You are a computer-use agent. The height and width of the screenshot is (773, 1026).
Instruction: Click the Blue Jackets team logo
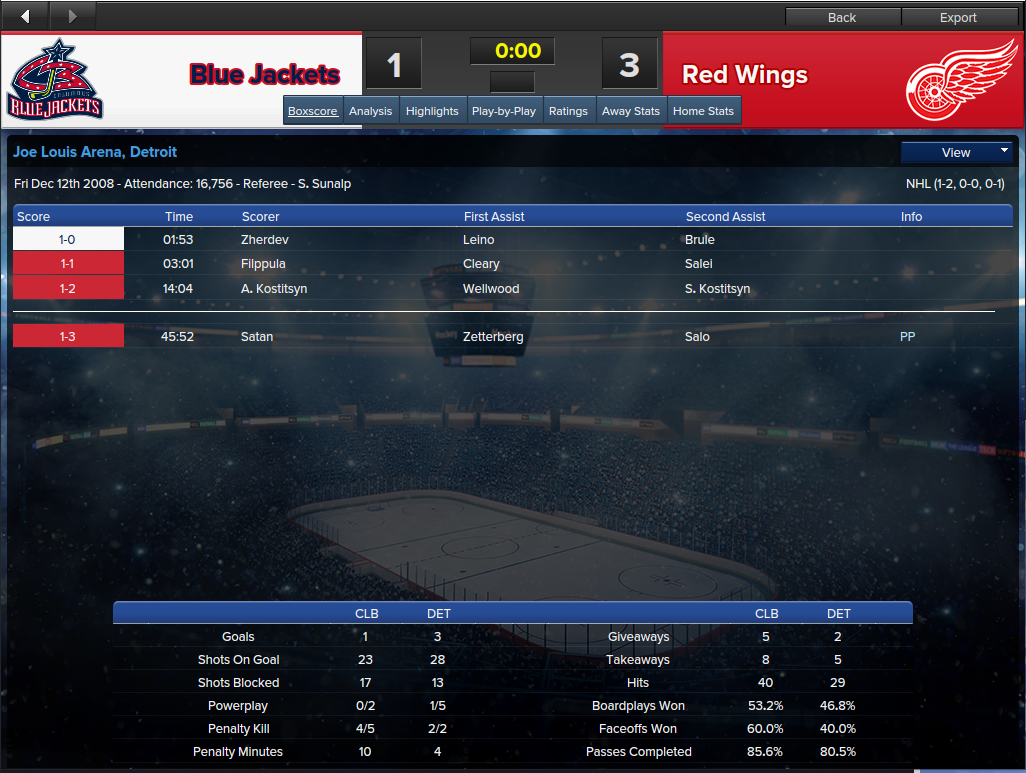[55, 79]
